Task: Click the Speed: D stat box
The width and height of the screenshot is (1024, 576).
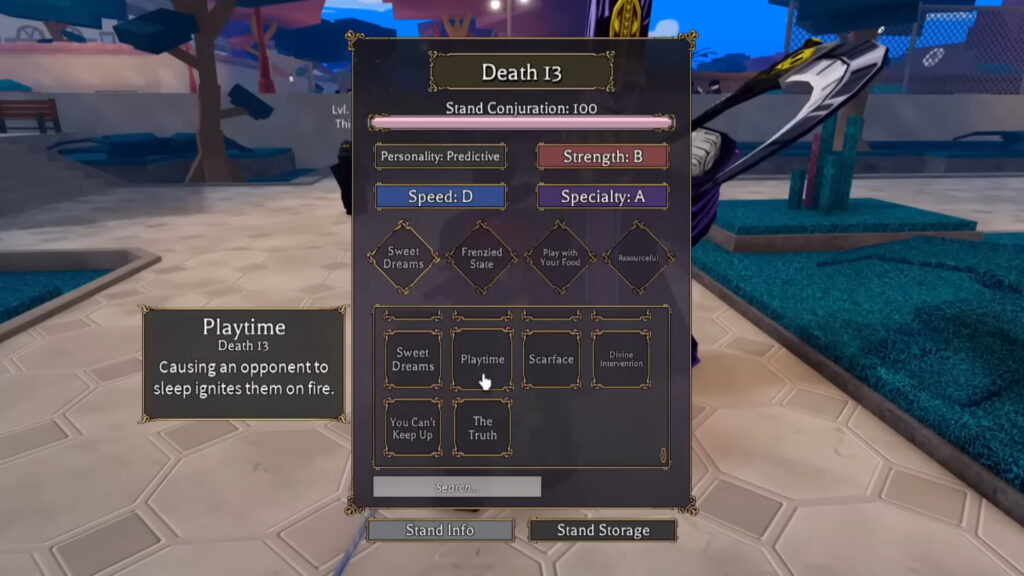Action: (x=440, y=196)
